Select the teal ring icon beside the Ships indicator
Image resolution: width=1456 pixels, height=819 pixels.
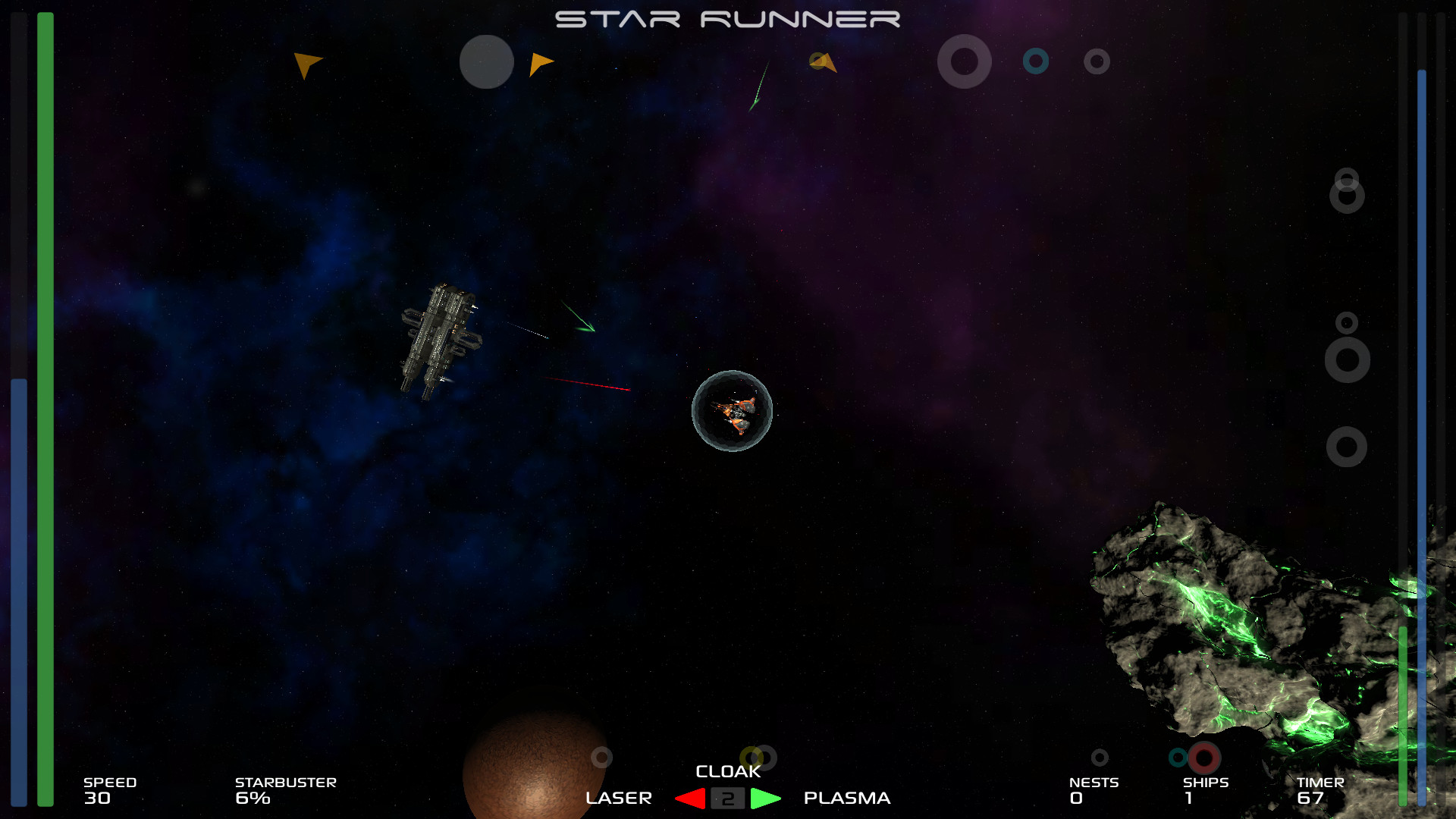tap(1178, 756)
